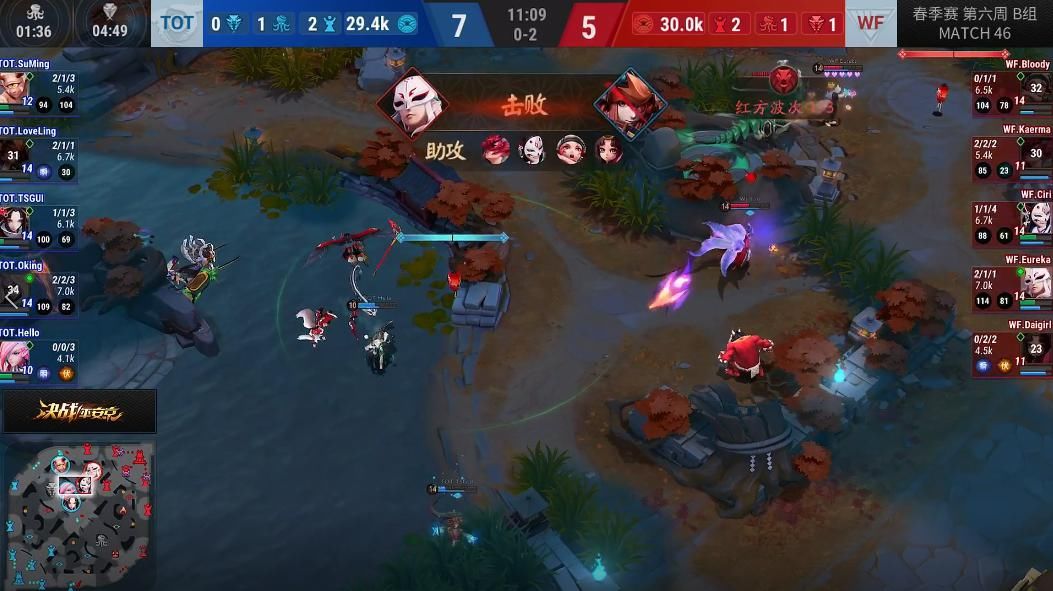1053x591 pixels.
Task: Click the defeated red-haired hero portrait
Action: pos(630,104)
